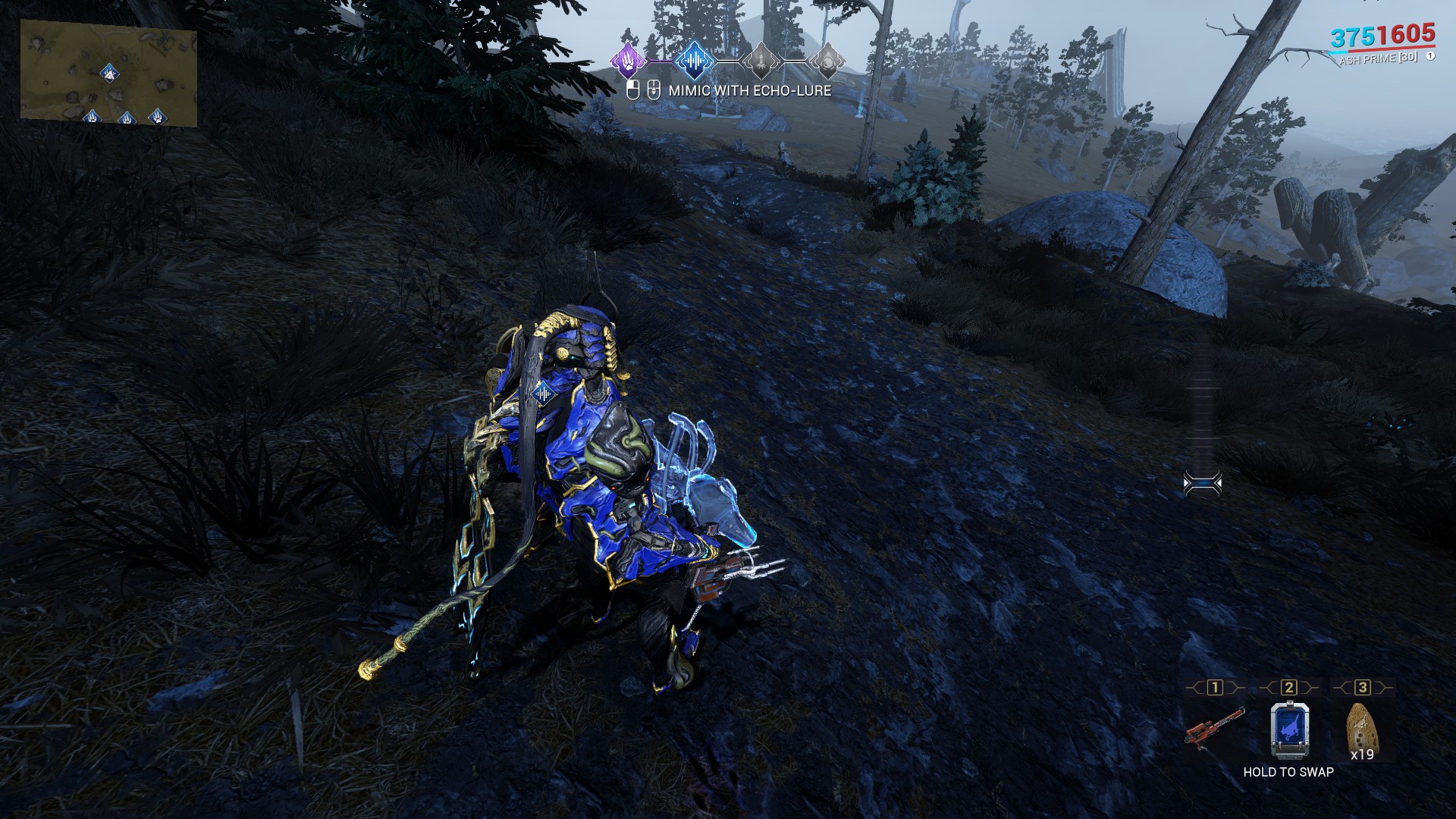This screenshot has width=1456, height=819.
Task: Switch to gear slot tab 2
Action: (1288, 687)
